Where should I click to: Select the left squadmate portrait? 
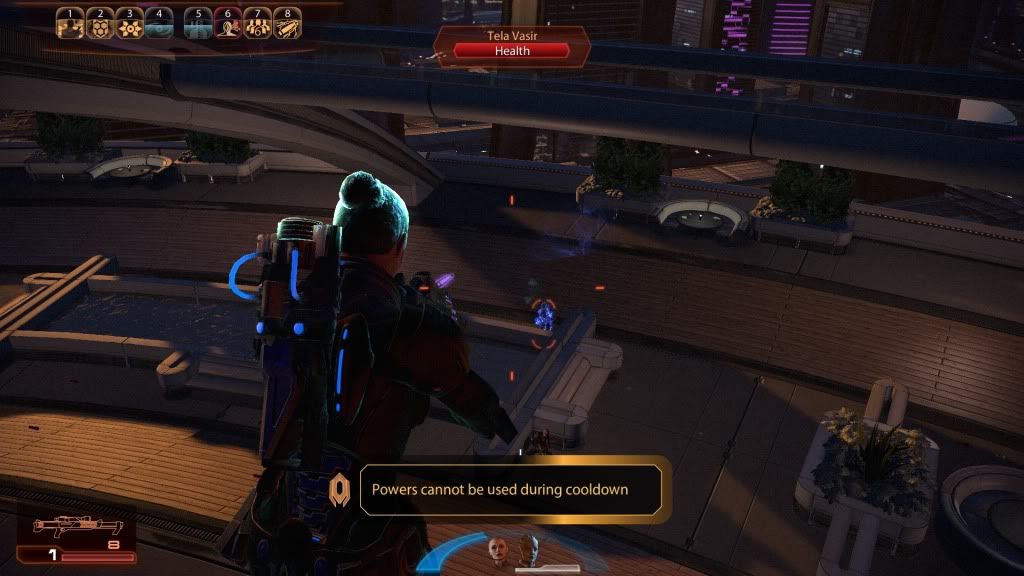click(x=497, y=549)
